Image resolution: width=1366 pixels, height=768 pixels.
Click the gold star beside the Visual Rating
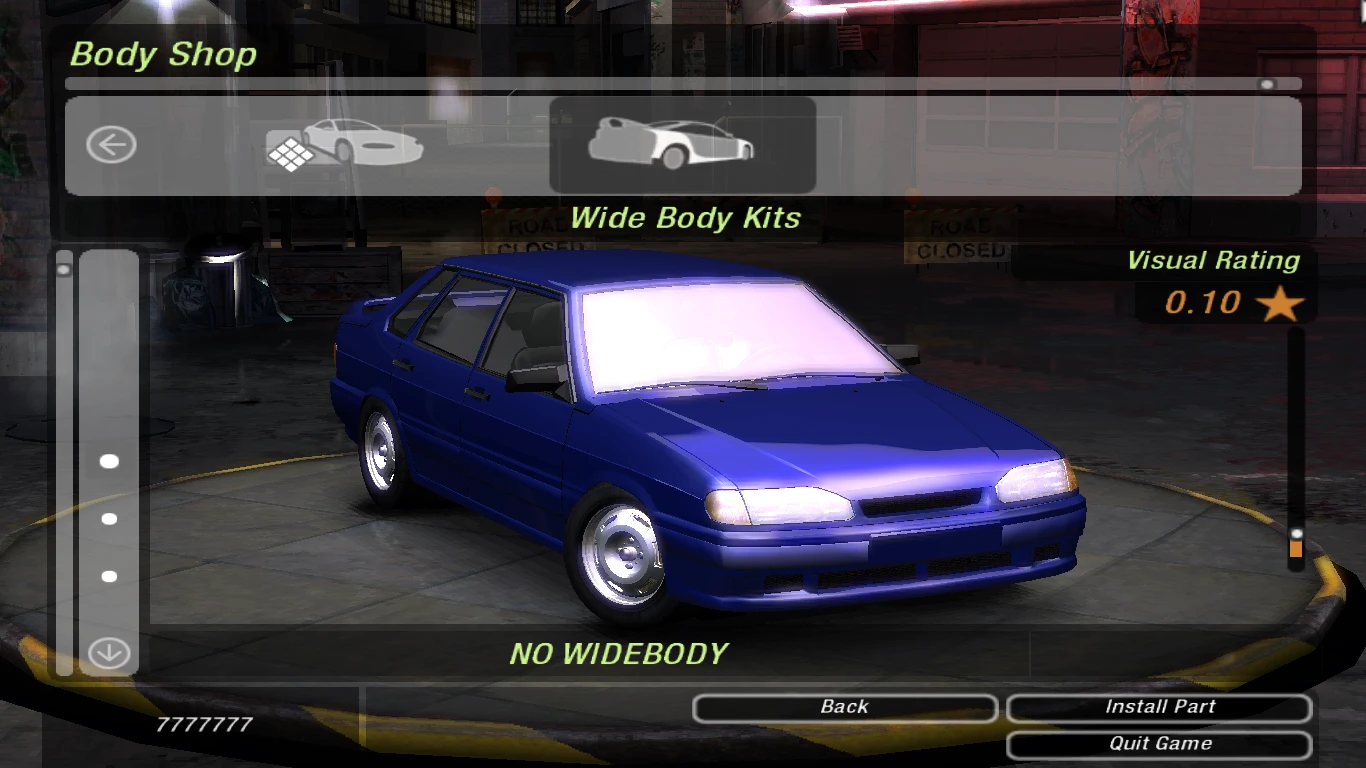pyautogui.click(x=1280, y=303)
